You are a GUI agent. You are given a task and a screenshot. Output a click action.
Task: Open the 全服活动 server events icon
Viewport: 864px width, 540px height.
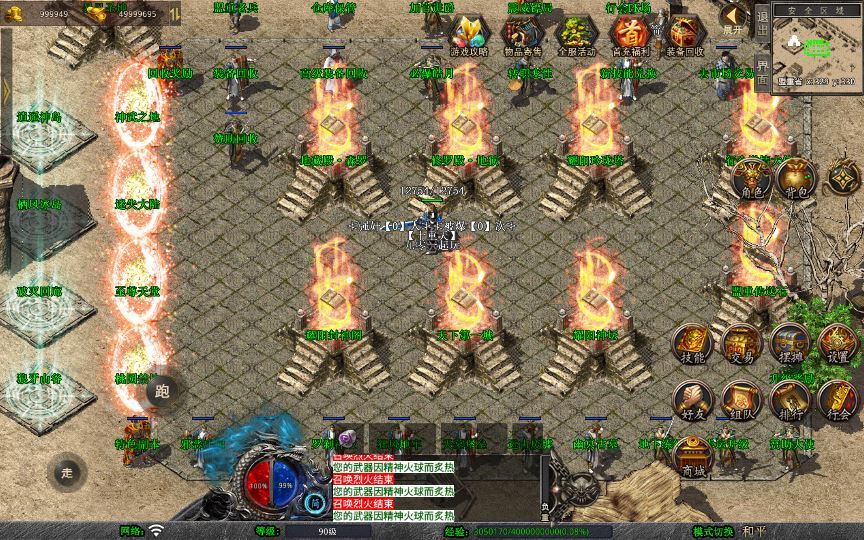[x=575, y=34]
